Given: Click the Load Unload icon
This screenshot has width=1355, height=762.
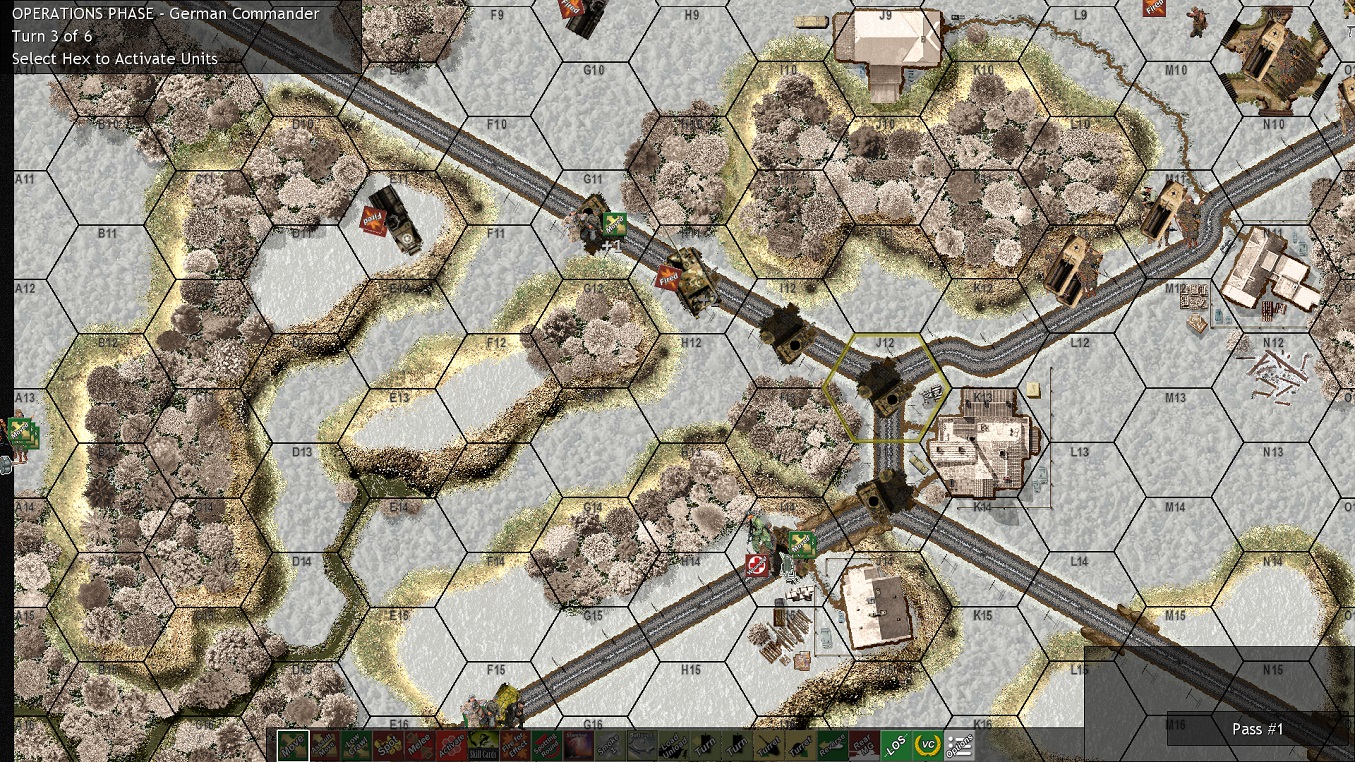Looking at the screenshot, I should tap(673, 745).
